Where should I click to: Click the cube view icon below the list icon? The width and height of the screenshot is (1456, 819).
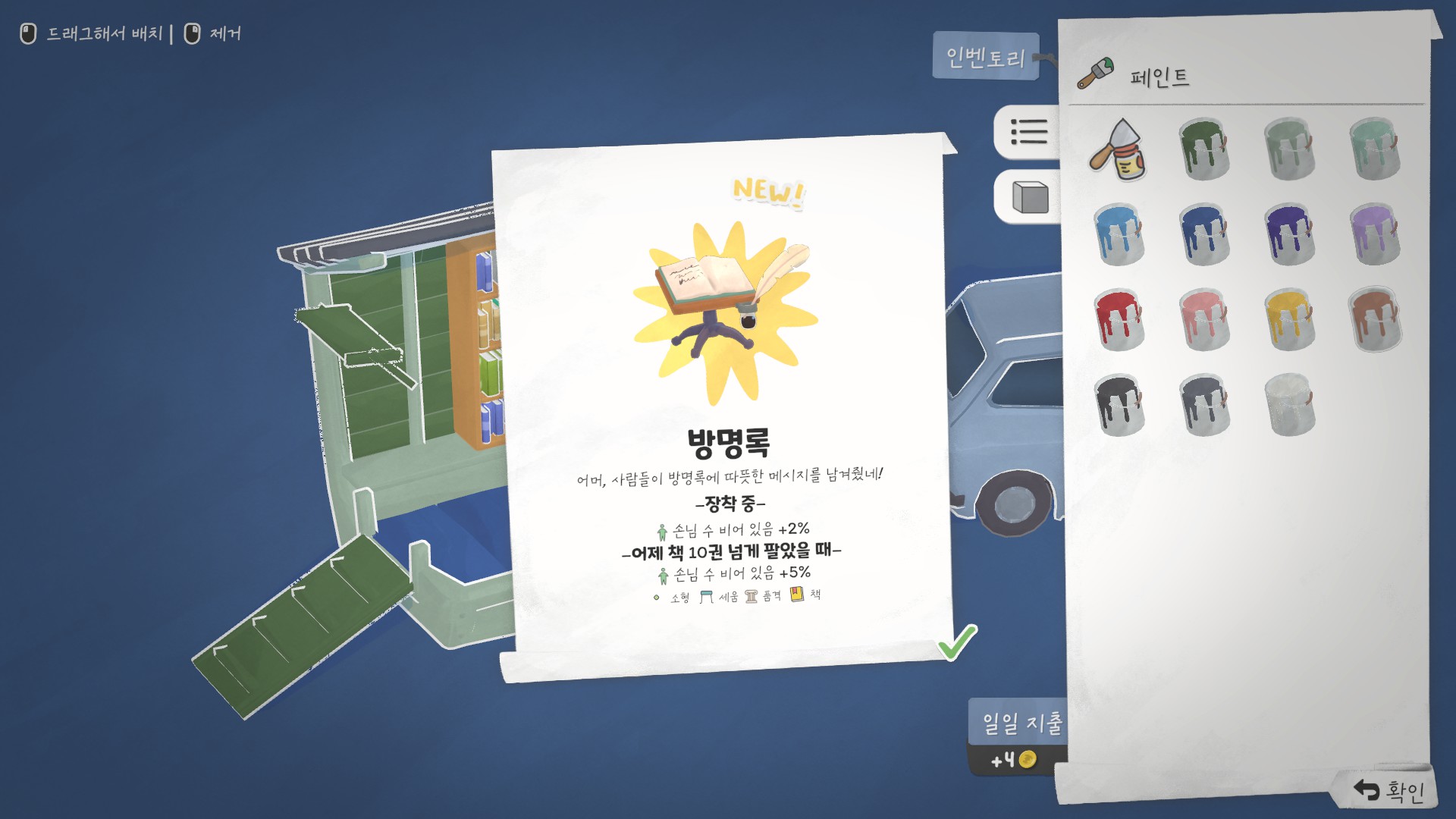click(x=1031, y=197)
